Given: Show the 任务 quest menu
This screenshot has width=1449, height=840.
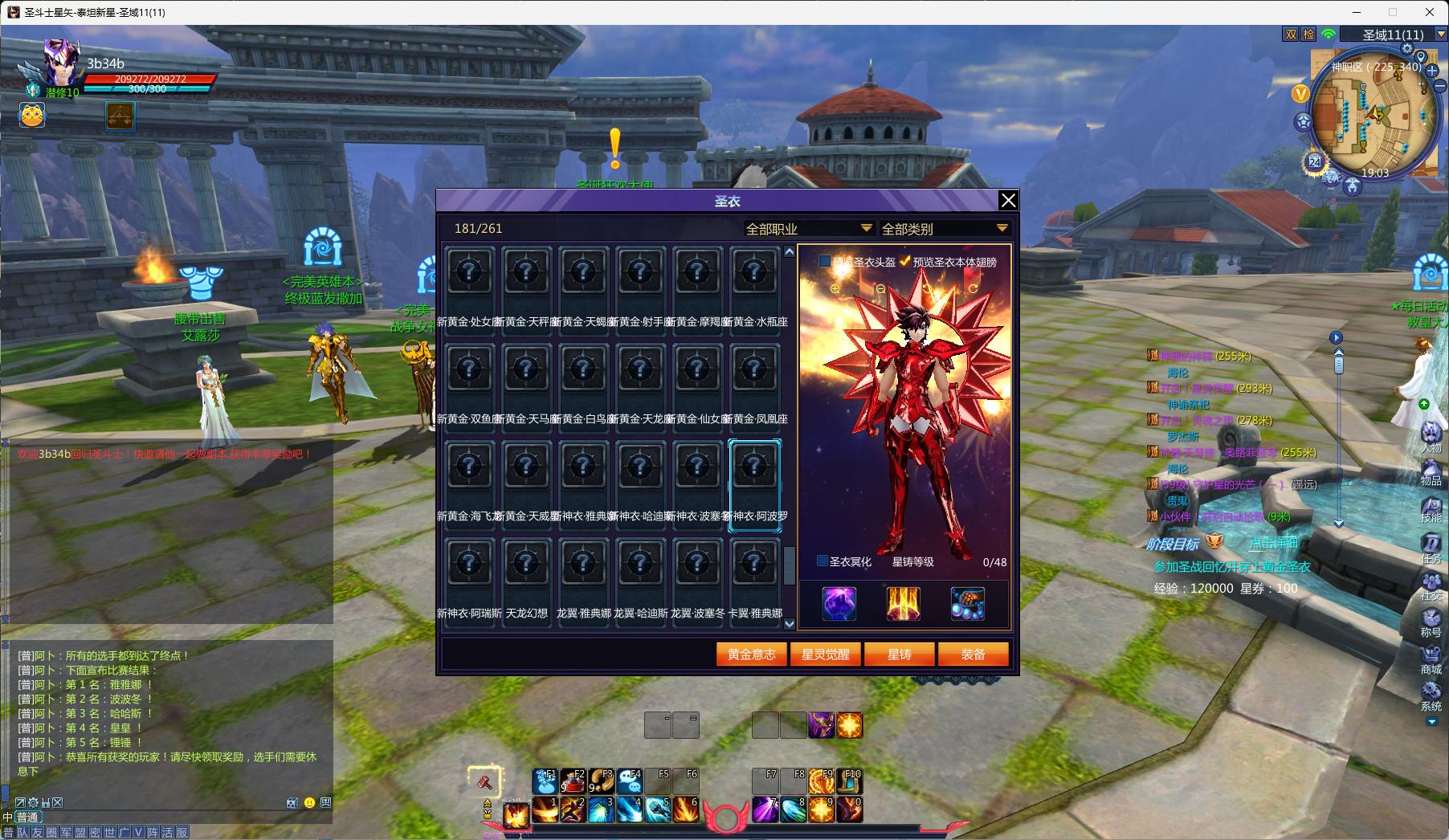Looking at the screenshot, I should click(x=1431, y=547).
